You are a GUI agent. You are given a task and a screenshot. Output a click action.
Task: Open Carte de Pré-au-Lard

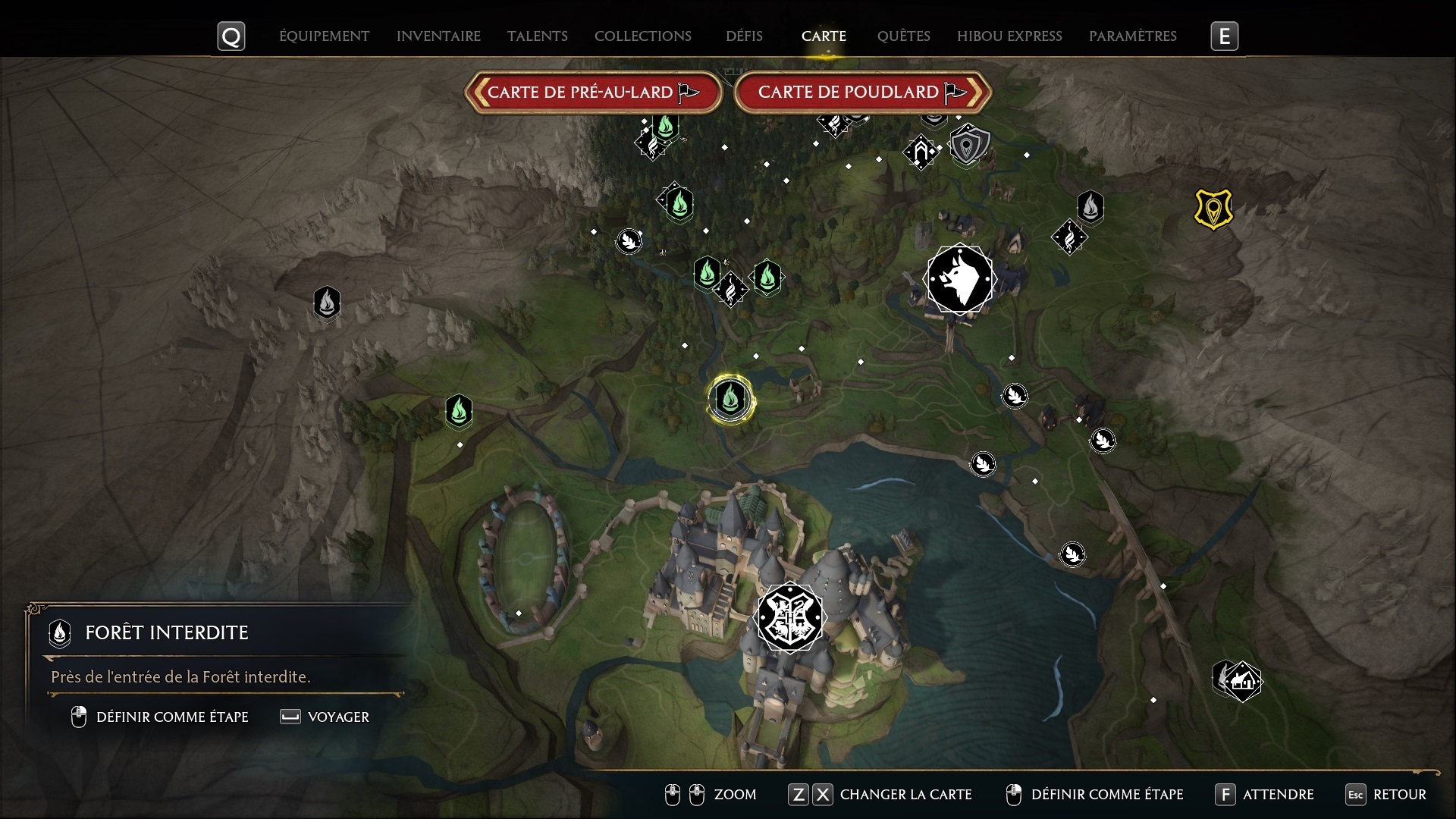pyautogui.click(x=593, y=93)
